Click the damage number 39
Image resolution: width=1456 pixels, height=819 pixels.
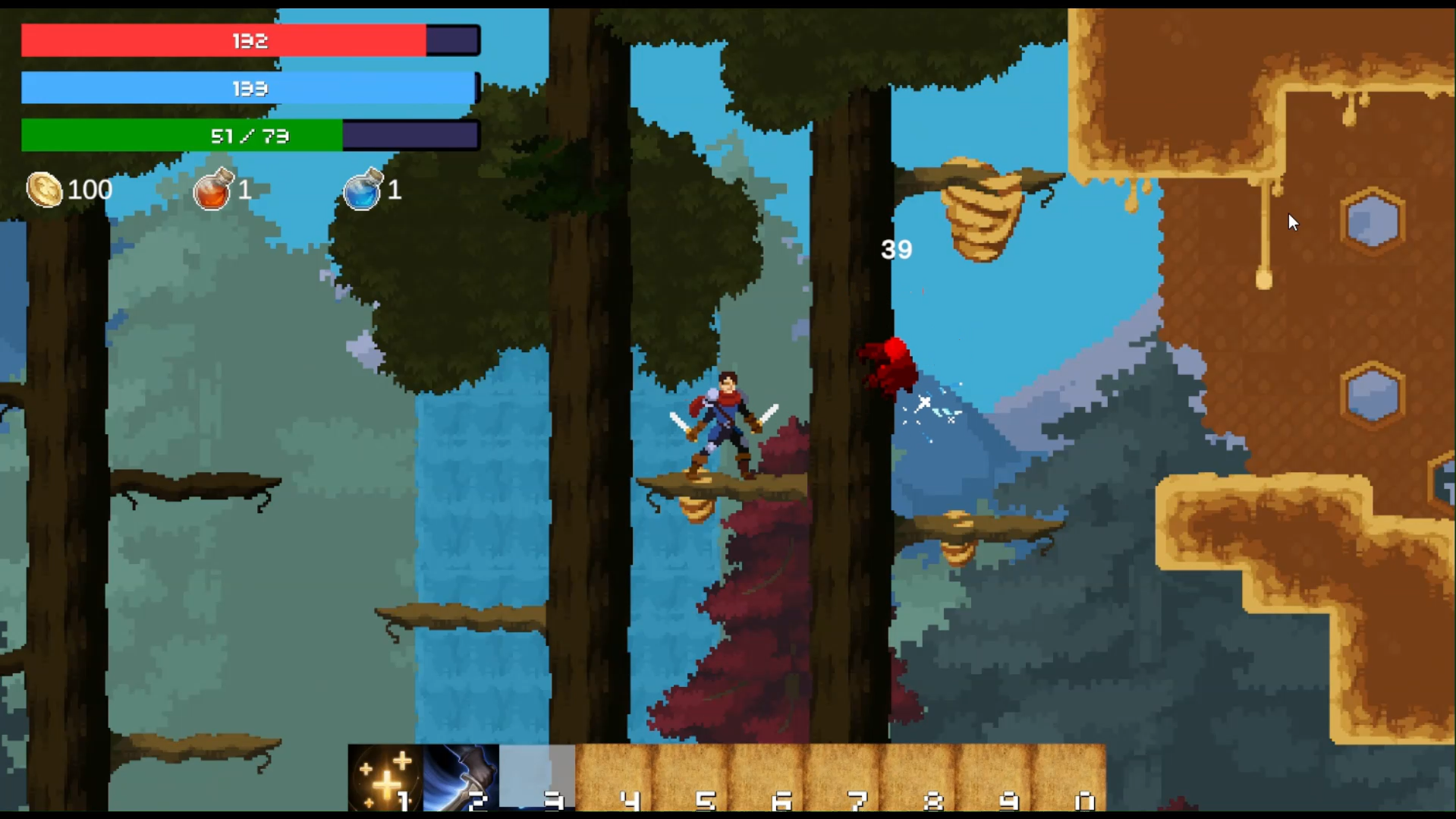(x=895, y=249)
